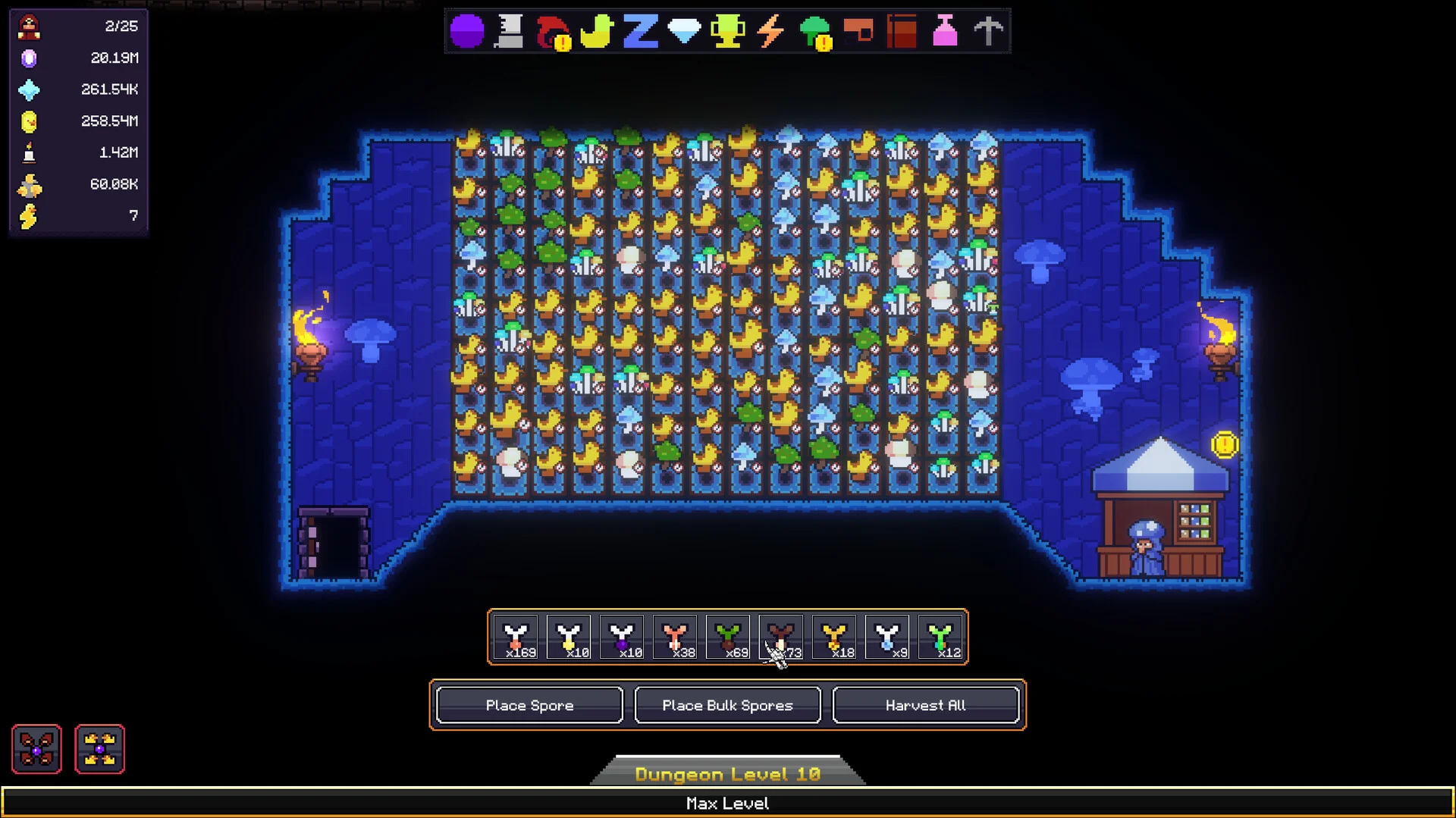Viewport: 1456px width, 818px height.
Task: Open the blue Z menu icon
Action: (640, 32)
